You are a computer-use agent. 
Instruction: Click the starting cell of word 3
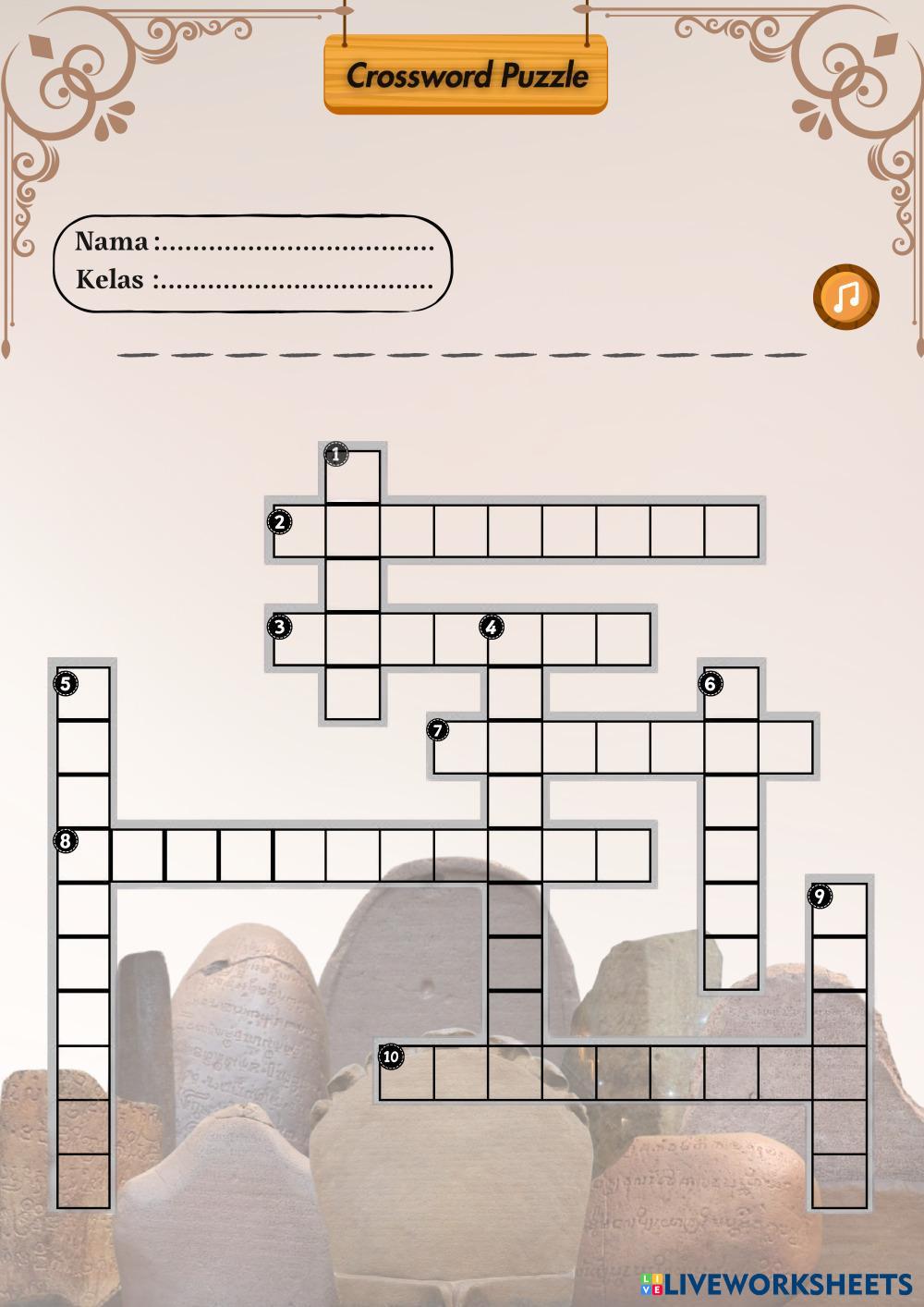click(x=299, y=639)
